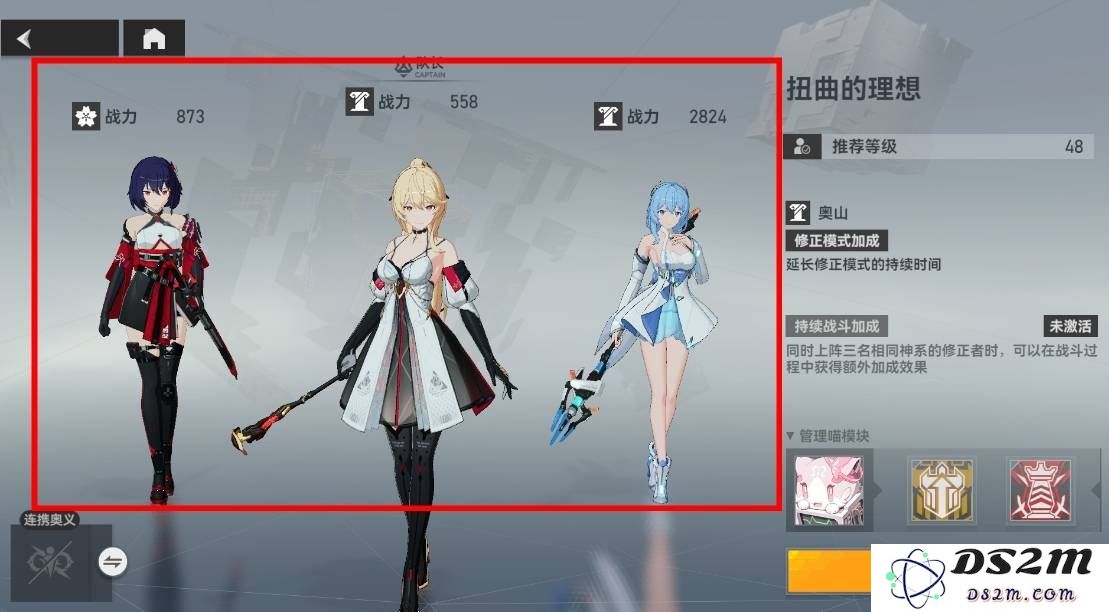Screen dimensions: 1109x612
Task: Open the DS2M.com watermark link
Action: [x=990, y=578]
